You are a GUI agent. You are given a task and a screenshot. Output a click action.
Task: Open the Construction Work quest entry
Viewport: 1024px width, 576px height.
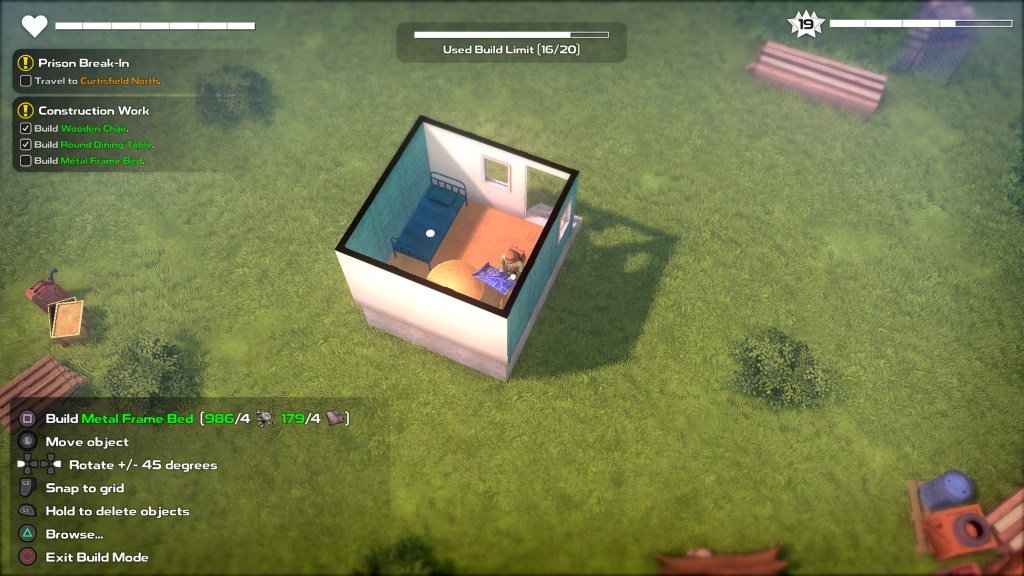coord(93,111)
